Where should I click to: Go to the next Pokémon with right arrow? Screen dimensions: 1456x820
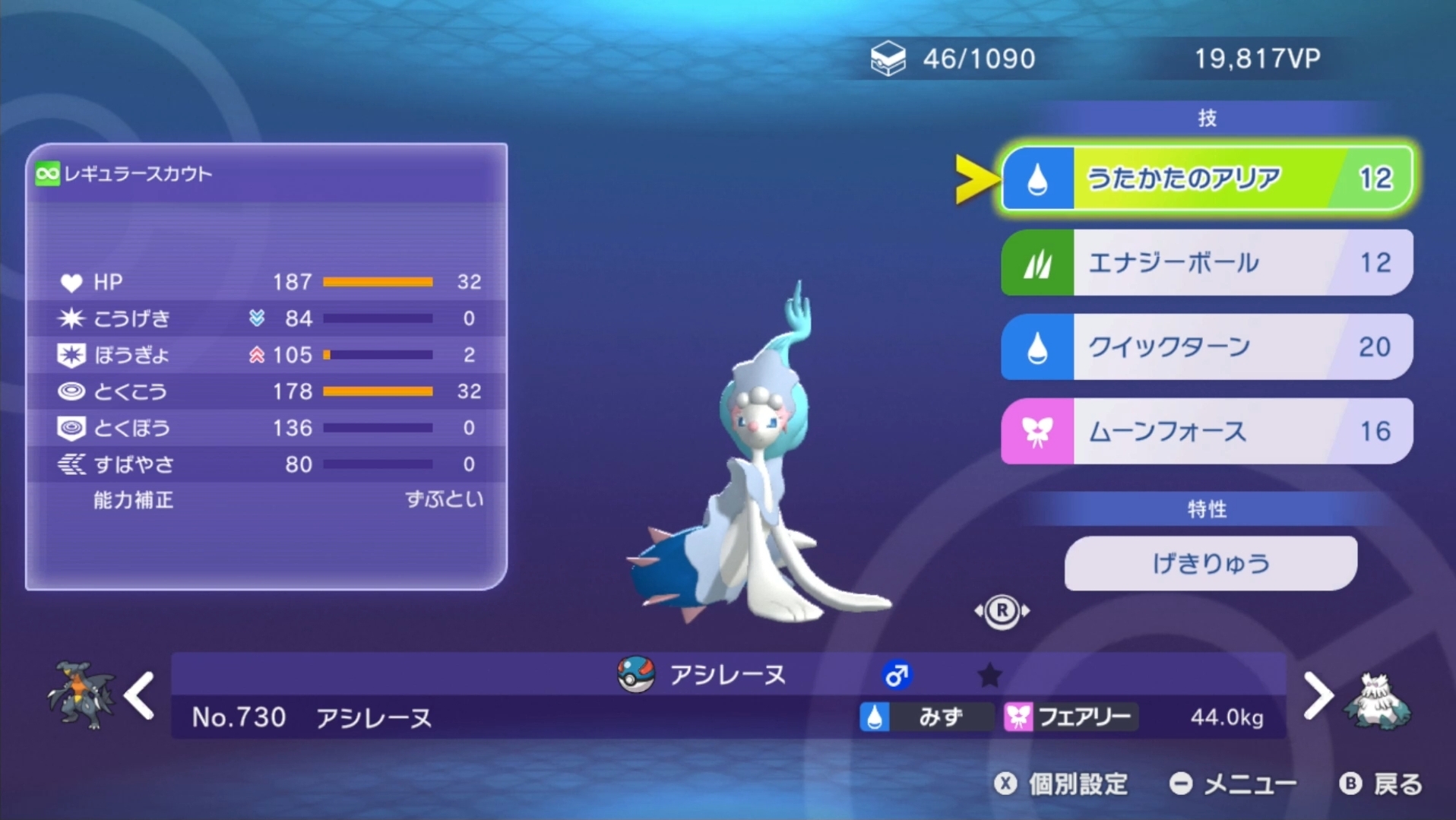click(x=1318, y=694)
